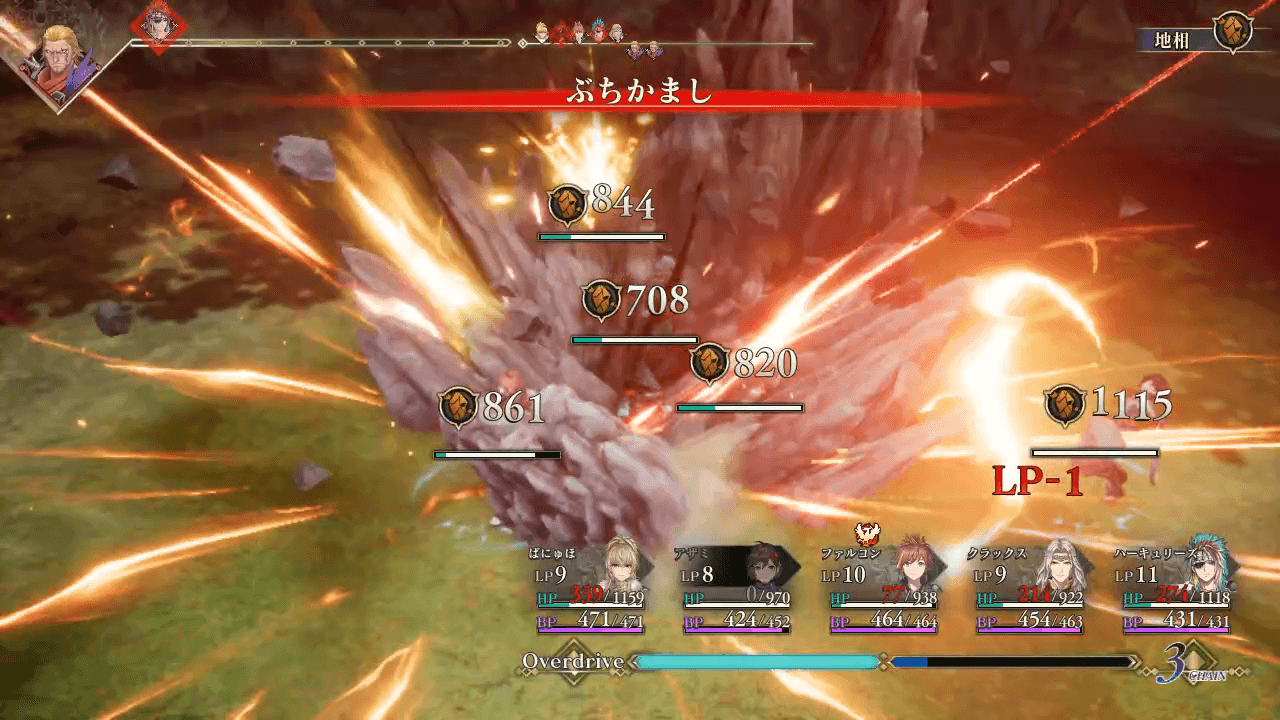Choose ファルコン's status panel
The height and width of the screenshot is (720, 1280).
tap(885, 588)
